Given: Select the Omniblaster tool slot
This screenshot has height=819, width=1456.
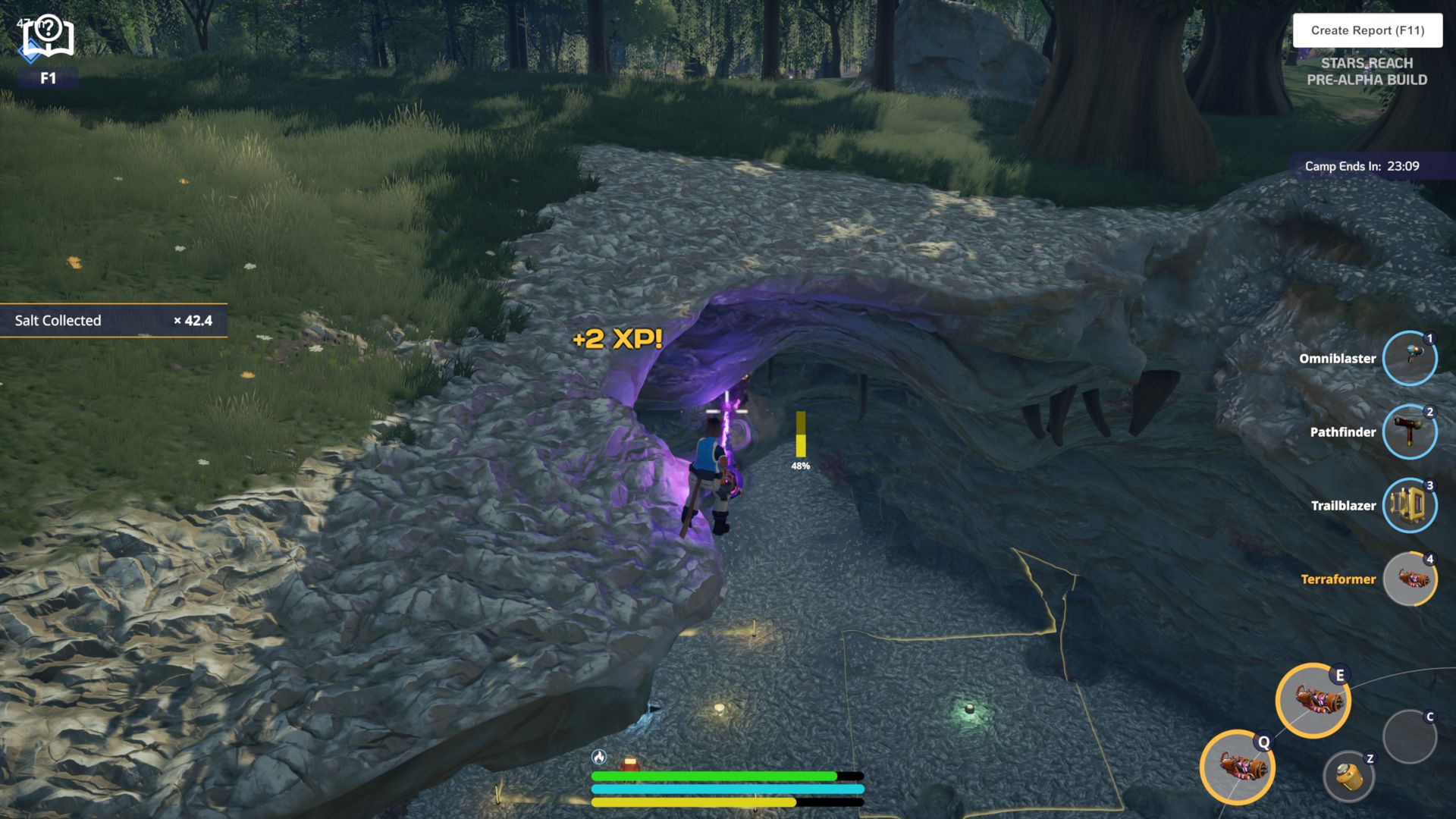Looking at the screenshot, I should (x=1409, y=359).
